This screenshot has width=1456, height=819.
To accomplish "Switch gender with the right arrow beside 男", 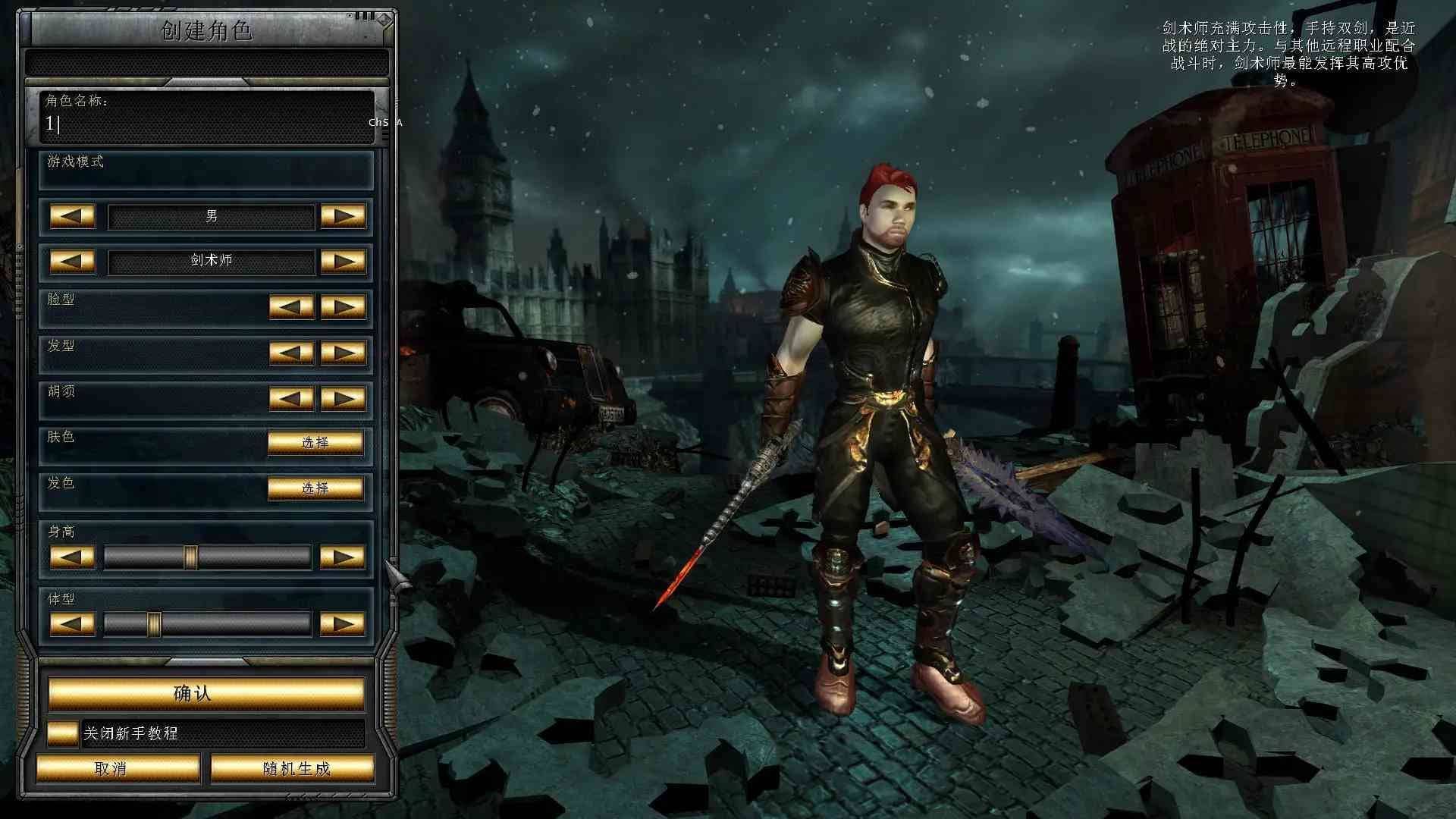I will [x=343, y=216].
